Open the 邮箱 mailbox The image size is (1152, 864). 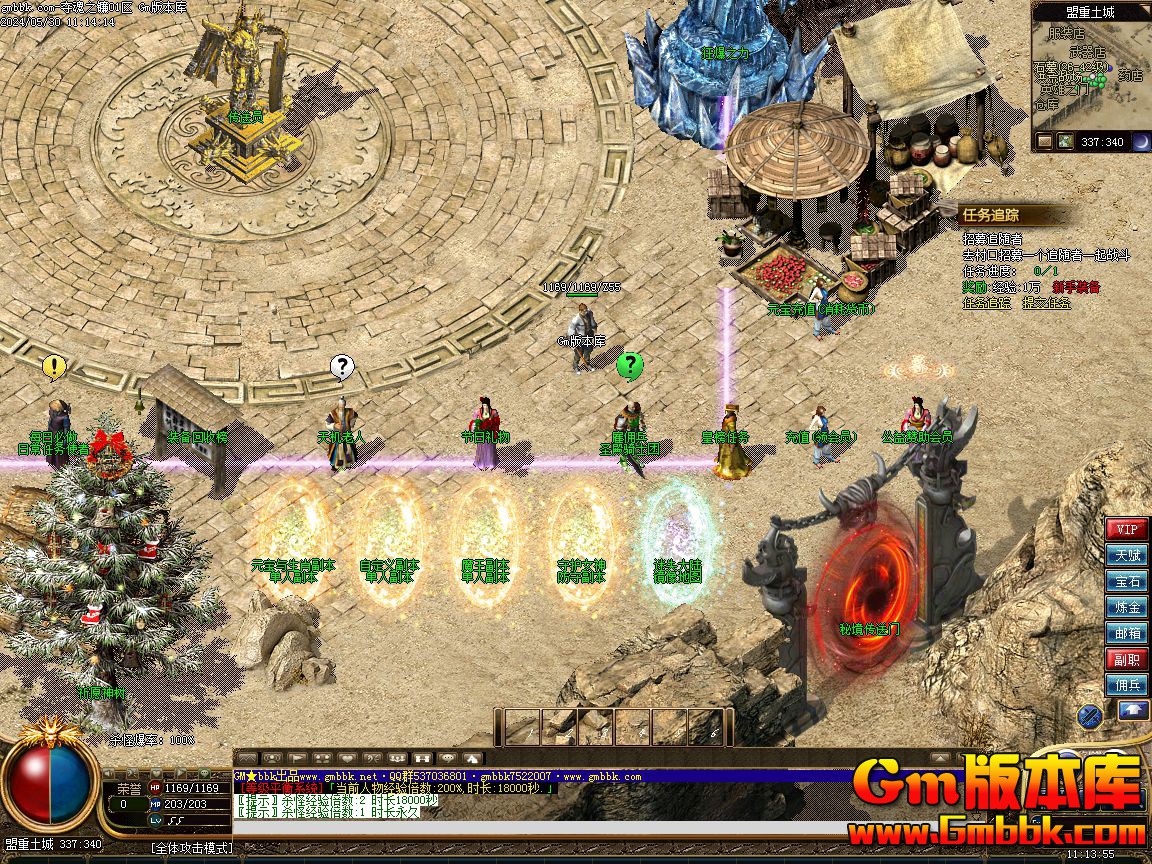(x=1127, y=633)
